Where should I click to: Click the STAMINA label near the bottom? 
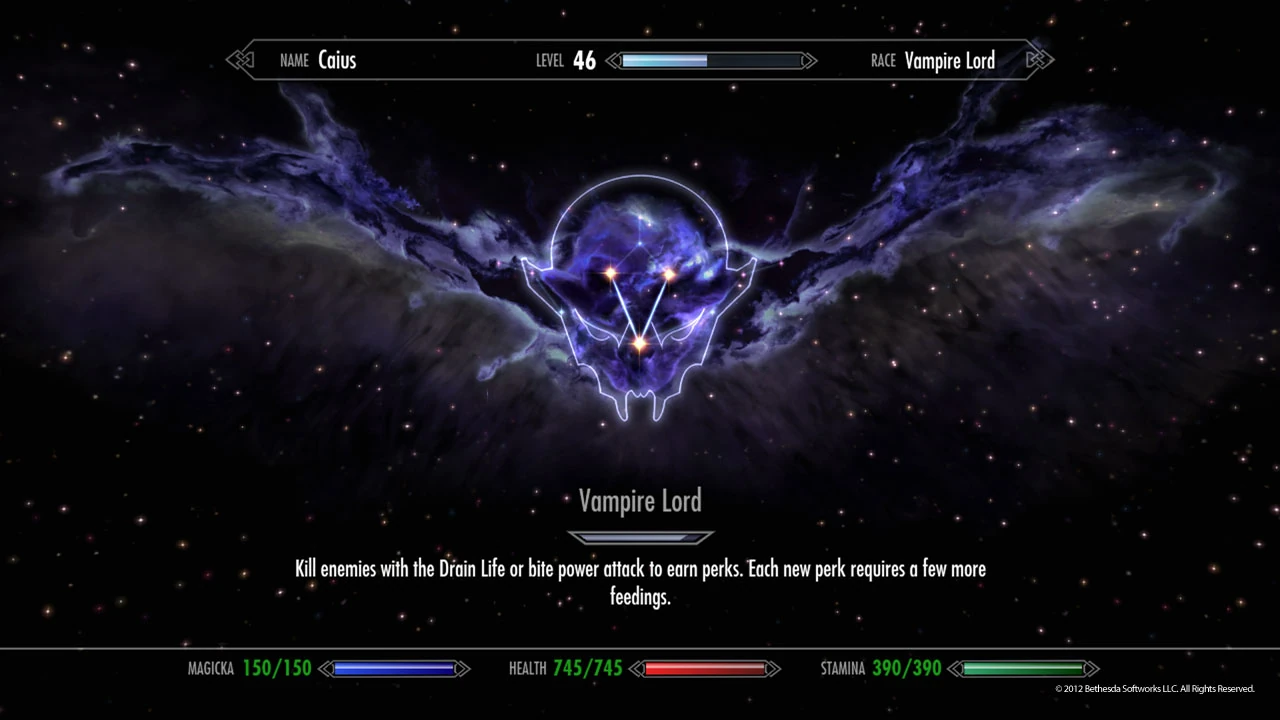point(843,668)
